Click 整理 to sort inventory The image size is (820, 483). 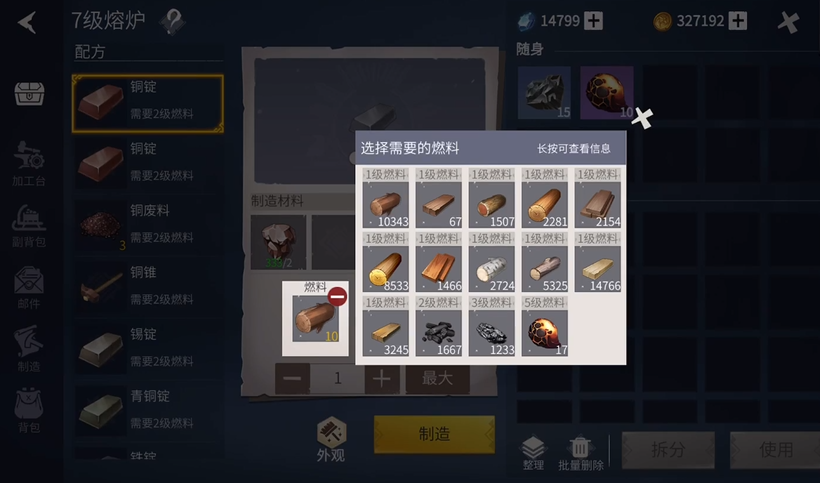coord(533,452)
